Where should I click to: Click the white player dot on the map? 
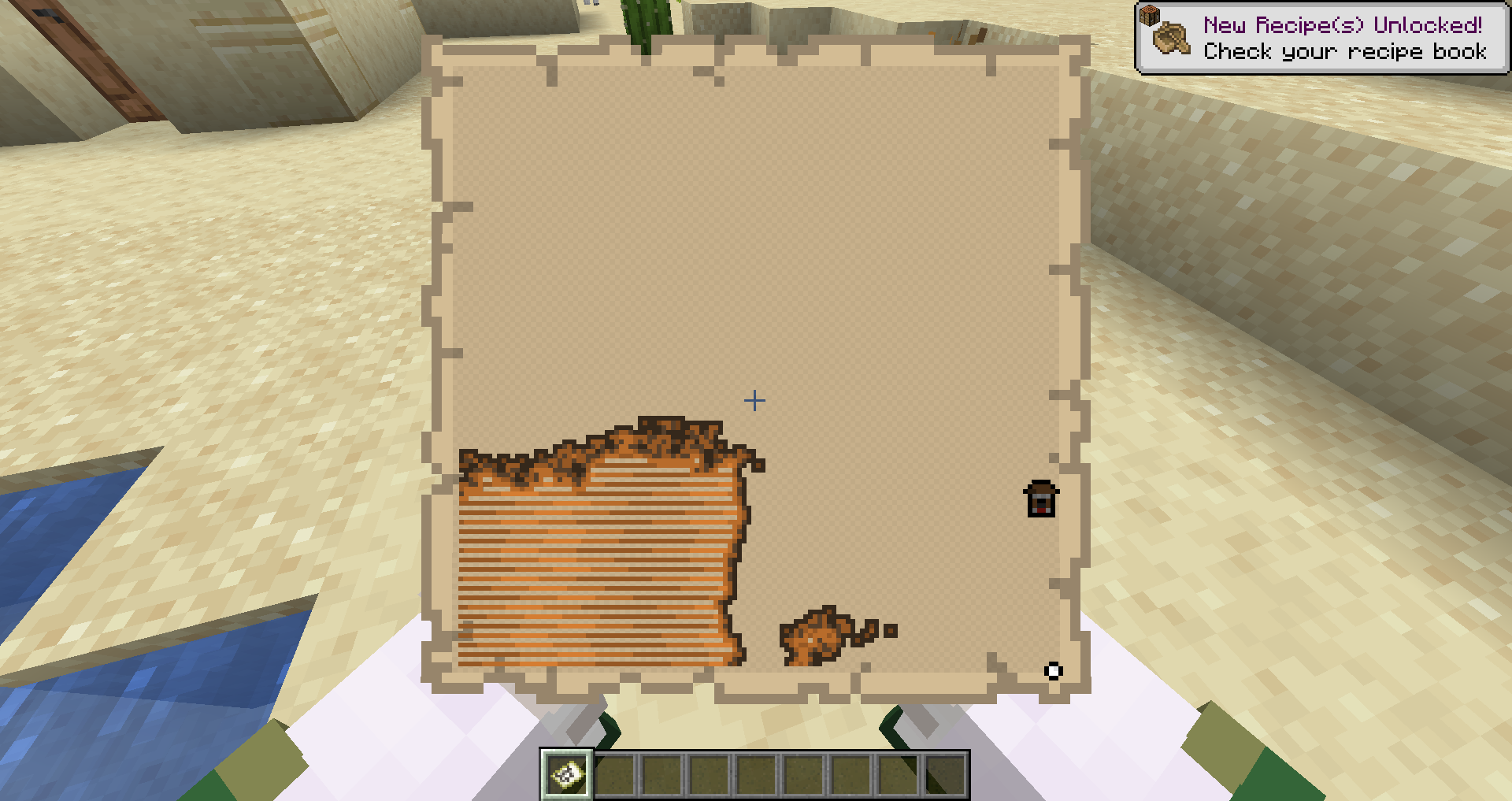point(1053,671)
